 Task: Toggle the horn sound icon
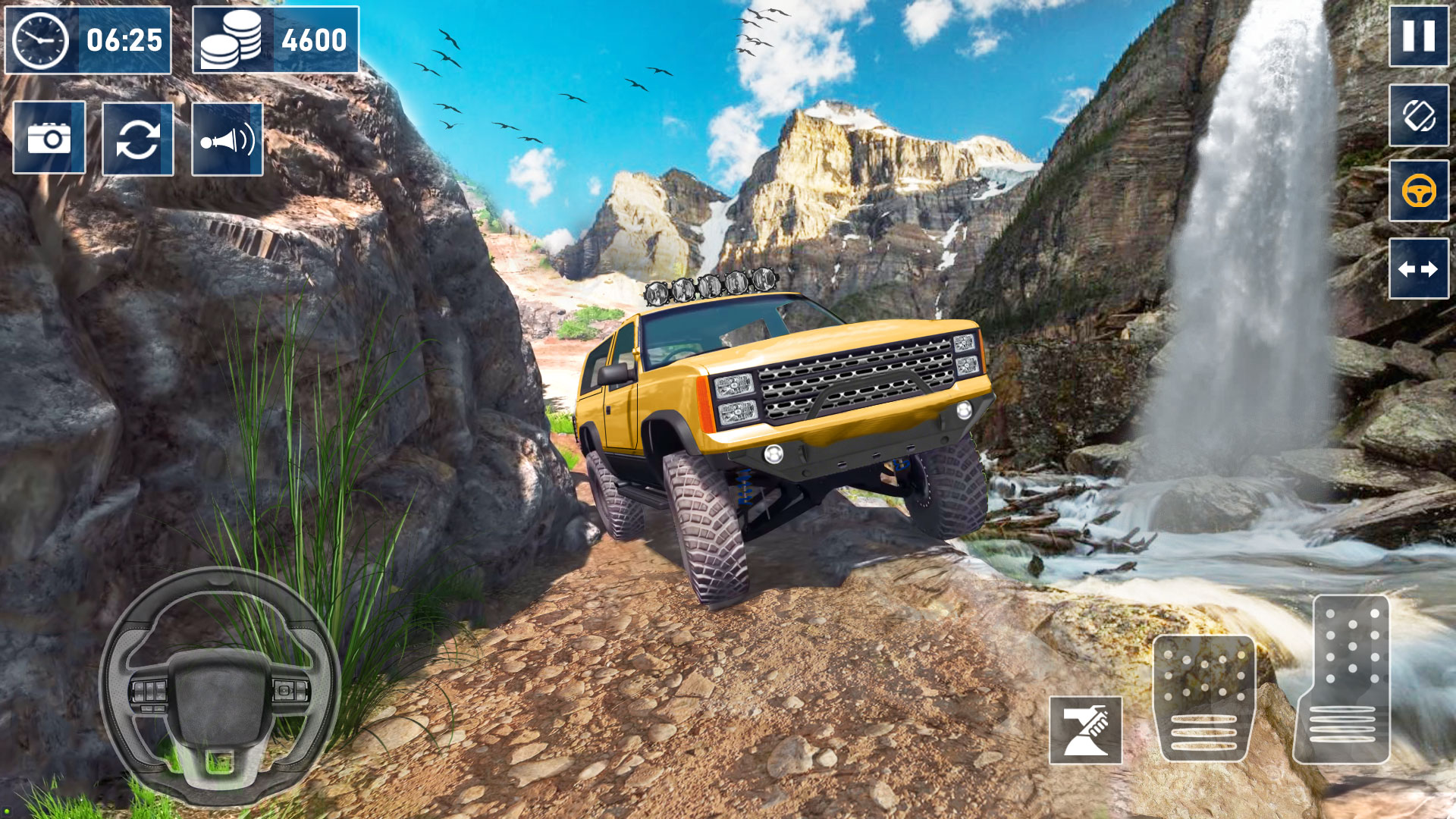[x=227, y=138]
